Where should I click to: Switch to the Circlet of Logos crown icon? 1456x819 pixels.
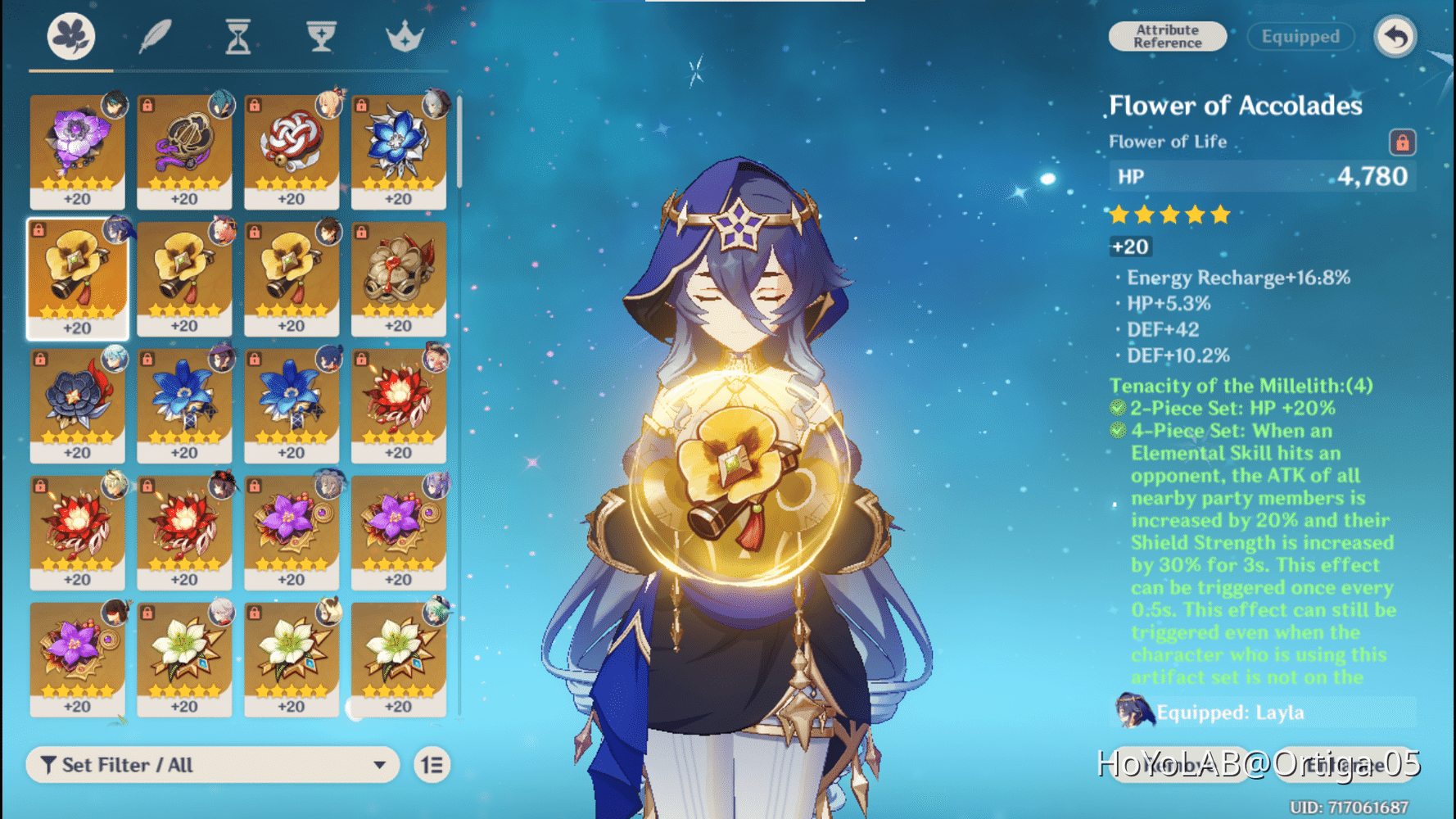pyautogui.click(x=405, y=36)
